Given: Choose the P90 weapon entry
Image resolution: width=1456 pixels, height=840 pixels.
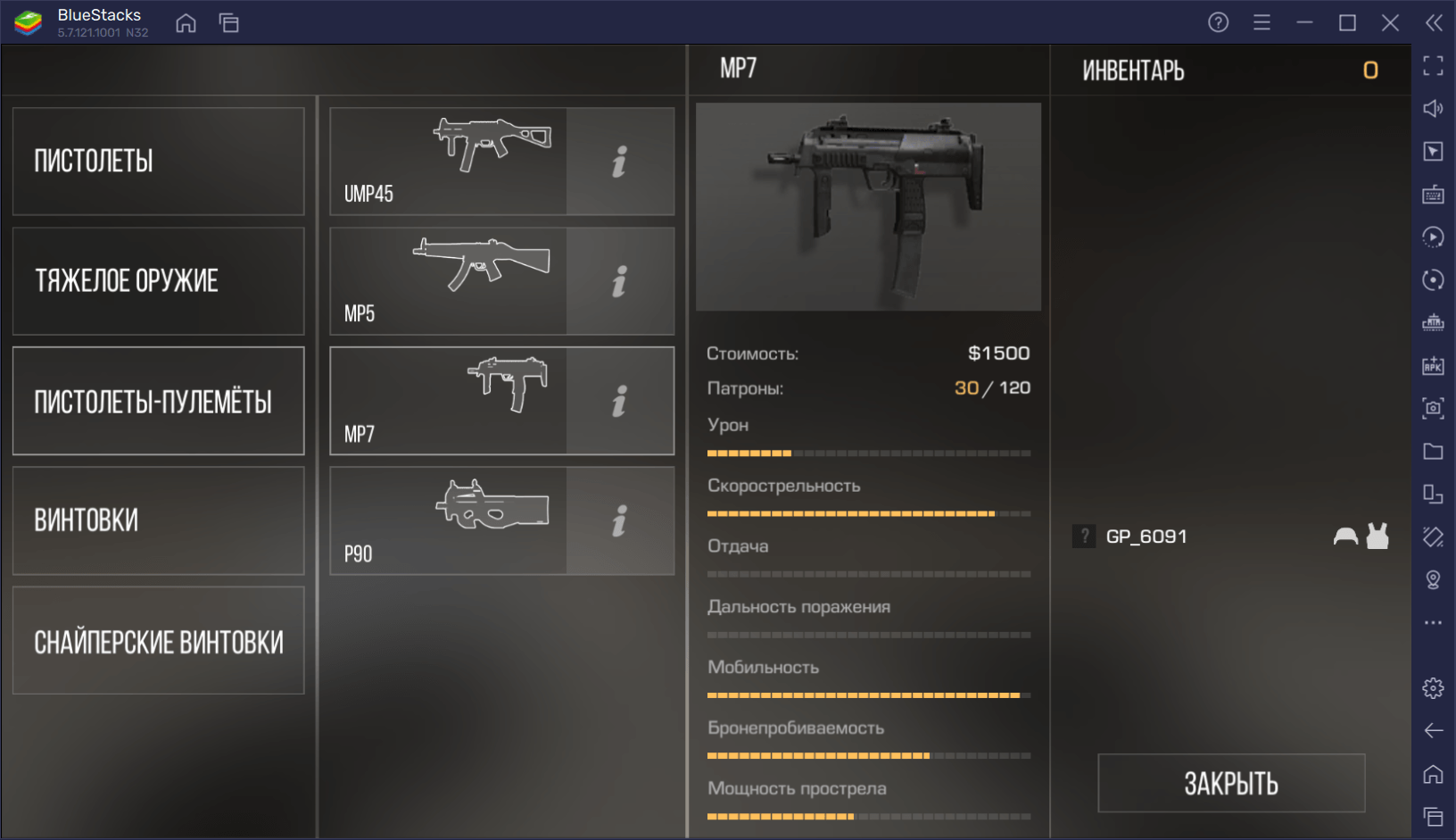Looking at the screenshot, I should click(x=448, y=520).
